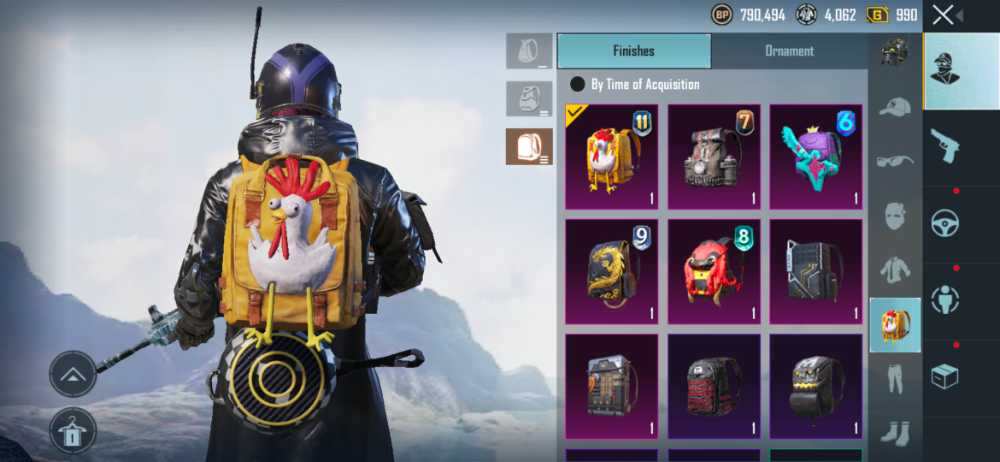Pick the purple and teal level 6 backpack

tap(816, 157)
